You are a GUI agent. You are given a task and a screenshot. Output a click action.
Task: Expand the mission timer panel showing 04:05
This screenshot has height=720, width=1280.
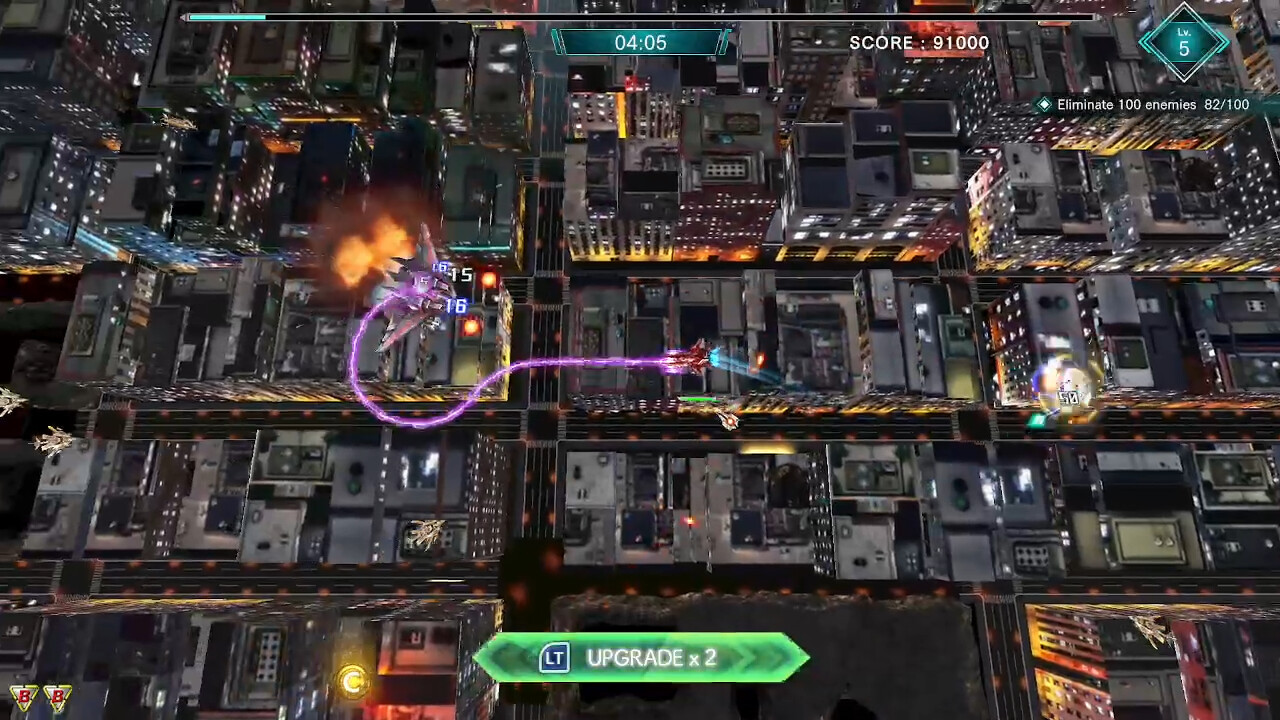tap(641, 42)
